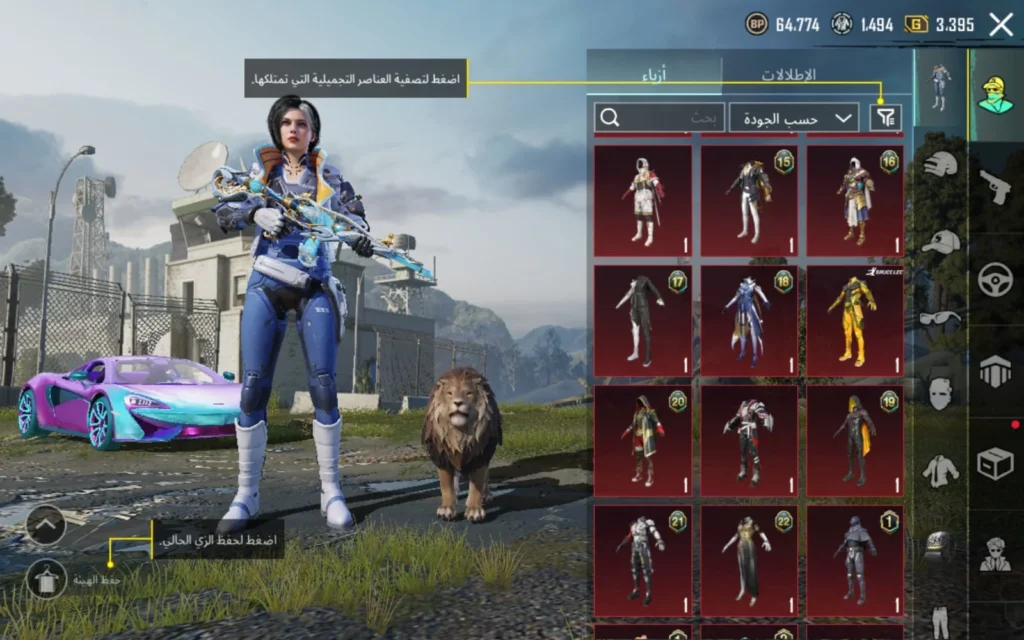Open the helmet category
This screenshot has width=1024, height=640.
click(940, 164)
